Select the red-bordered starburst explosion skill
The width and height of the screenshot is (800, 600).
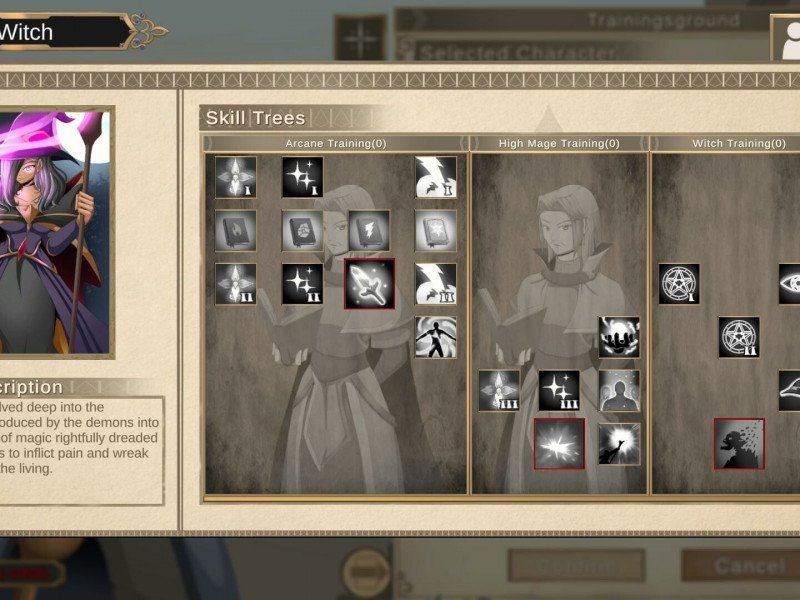pos(559,443)
